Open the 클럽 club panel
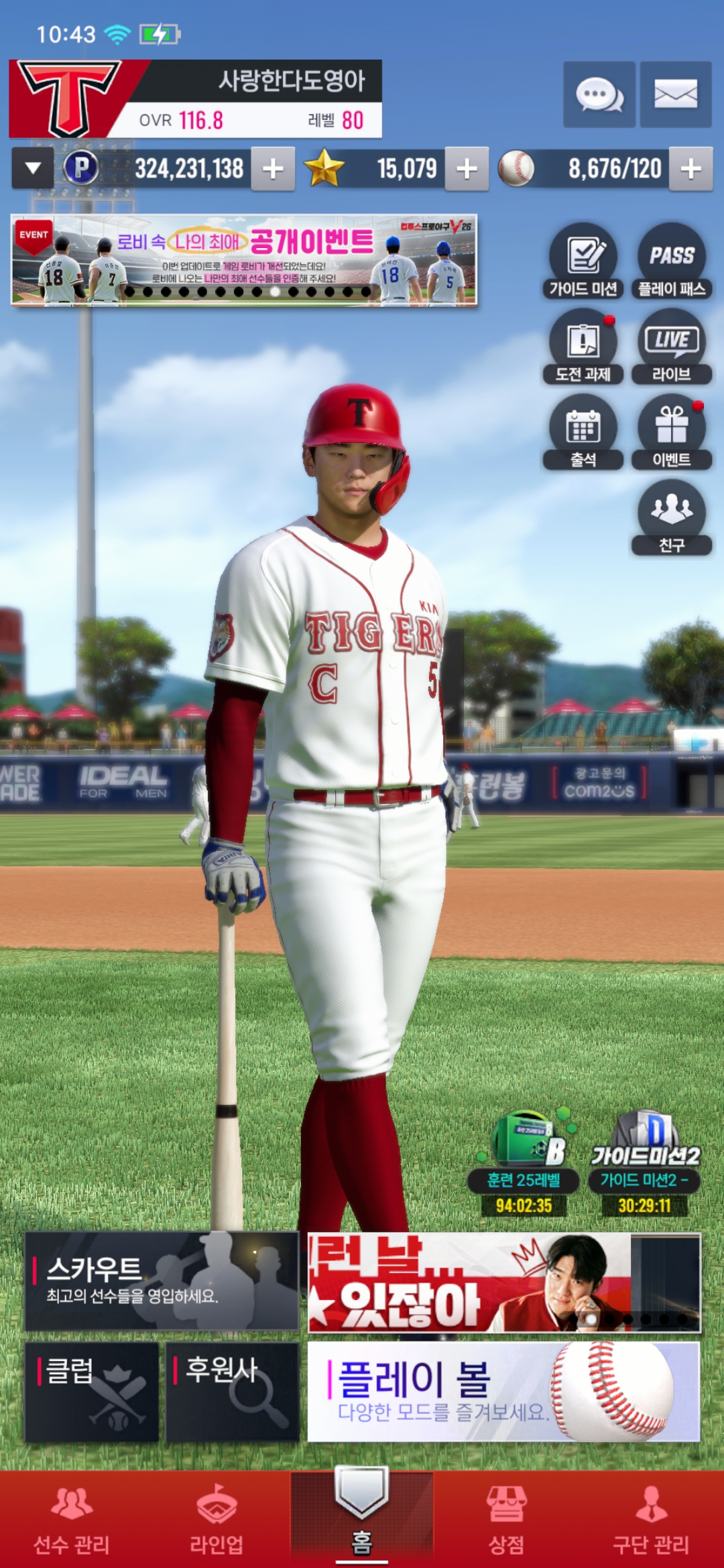The width and height of the screenshot is (724, 1568). [x=92, y=1391]
